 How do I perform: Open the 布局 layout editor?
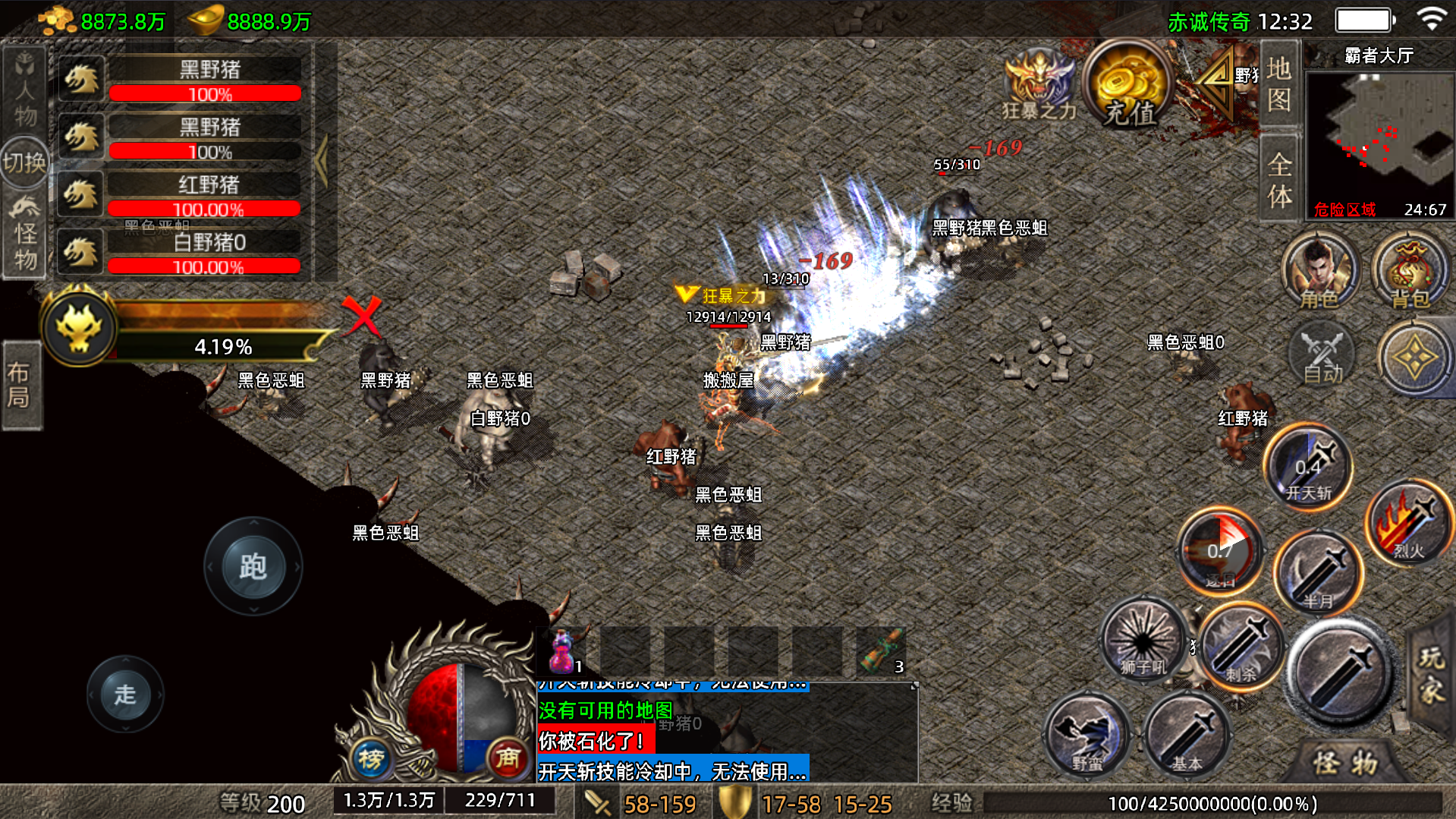click(x=20, y=385)
